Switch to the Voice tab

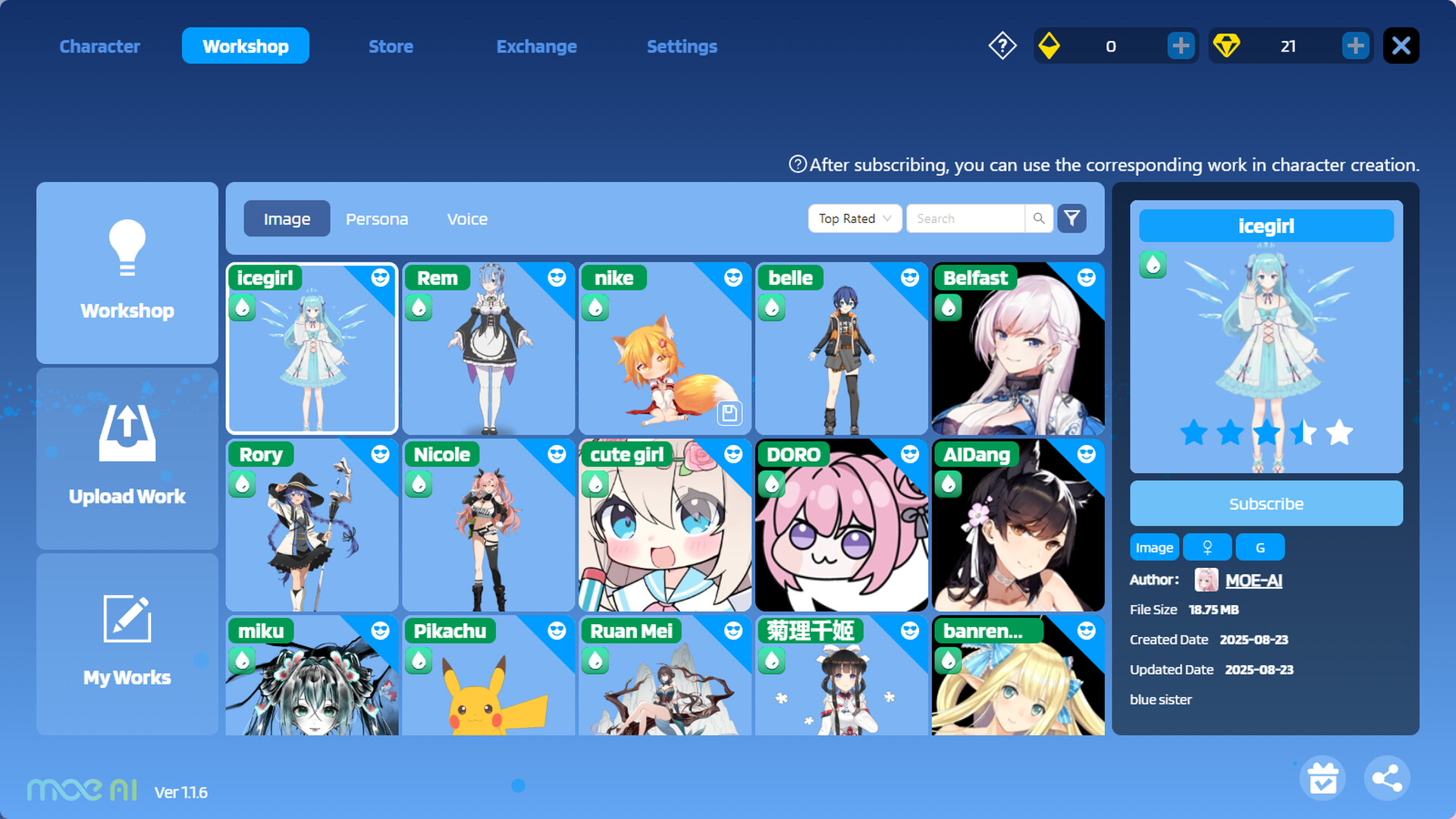pyautogui.click(x=467, y=218)
